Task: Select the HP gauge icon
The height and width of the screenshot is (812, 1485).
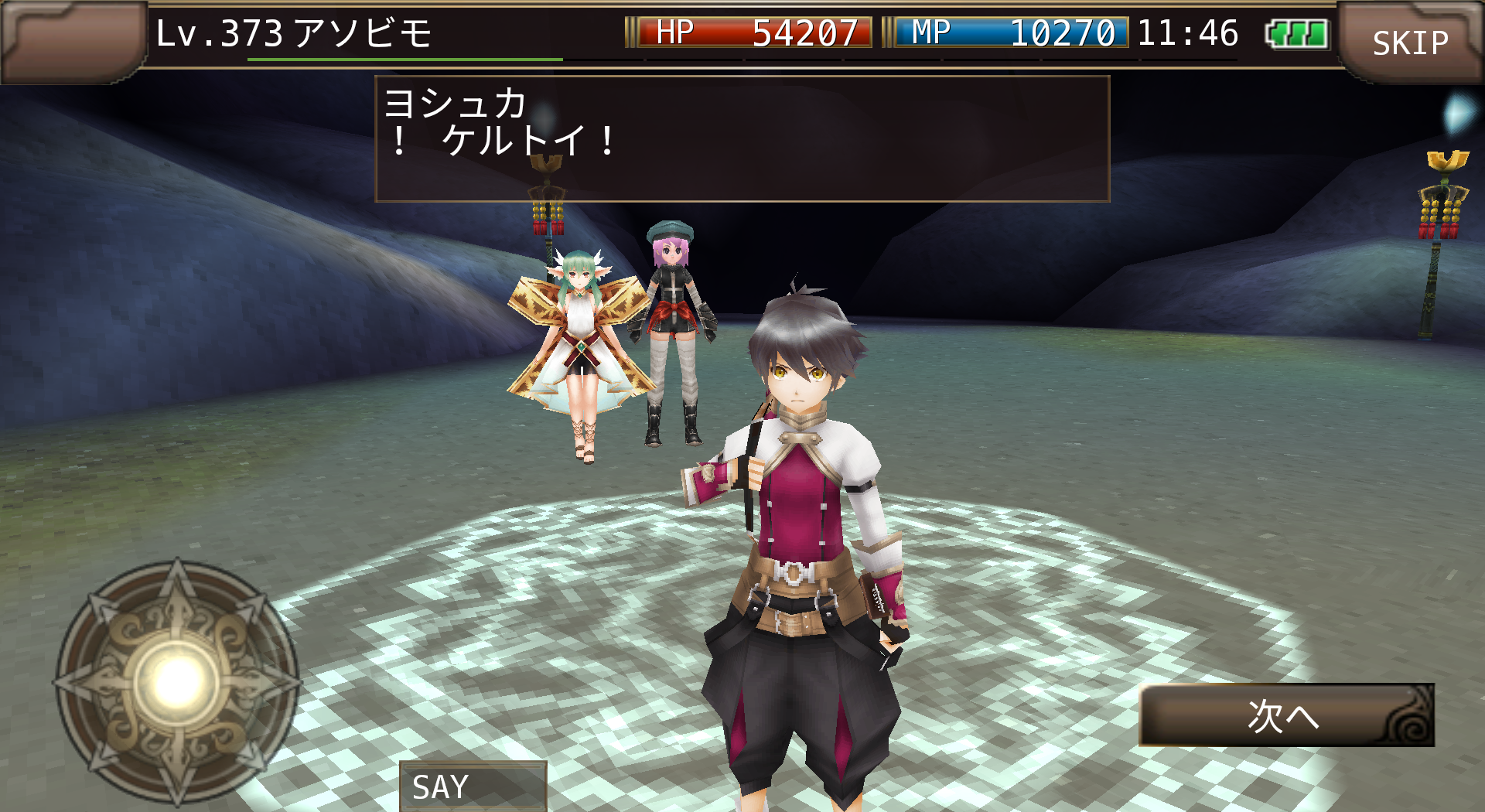Action: (673, 32)
